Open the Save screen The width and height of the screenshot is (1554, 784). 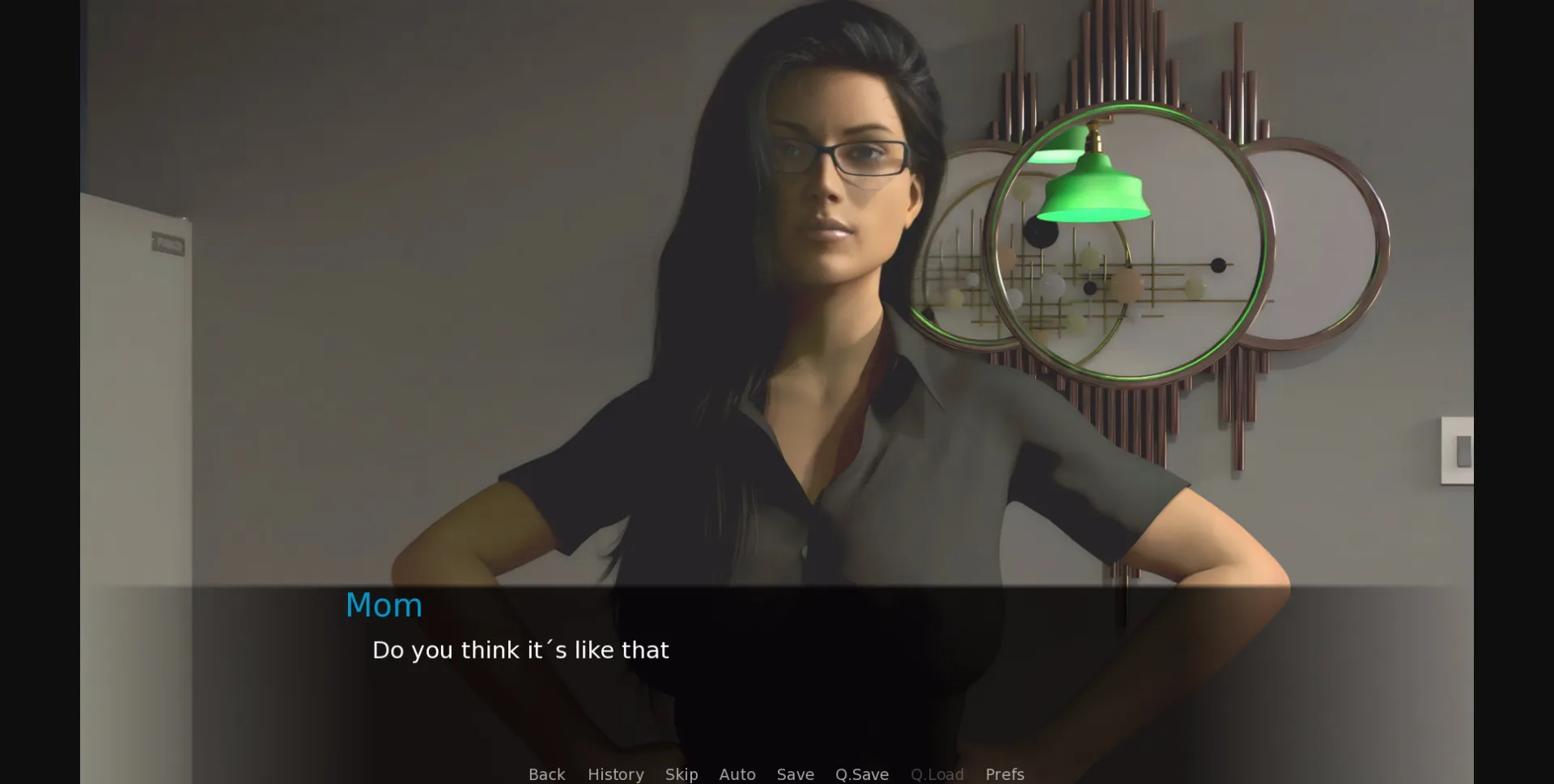coord(795,773)
